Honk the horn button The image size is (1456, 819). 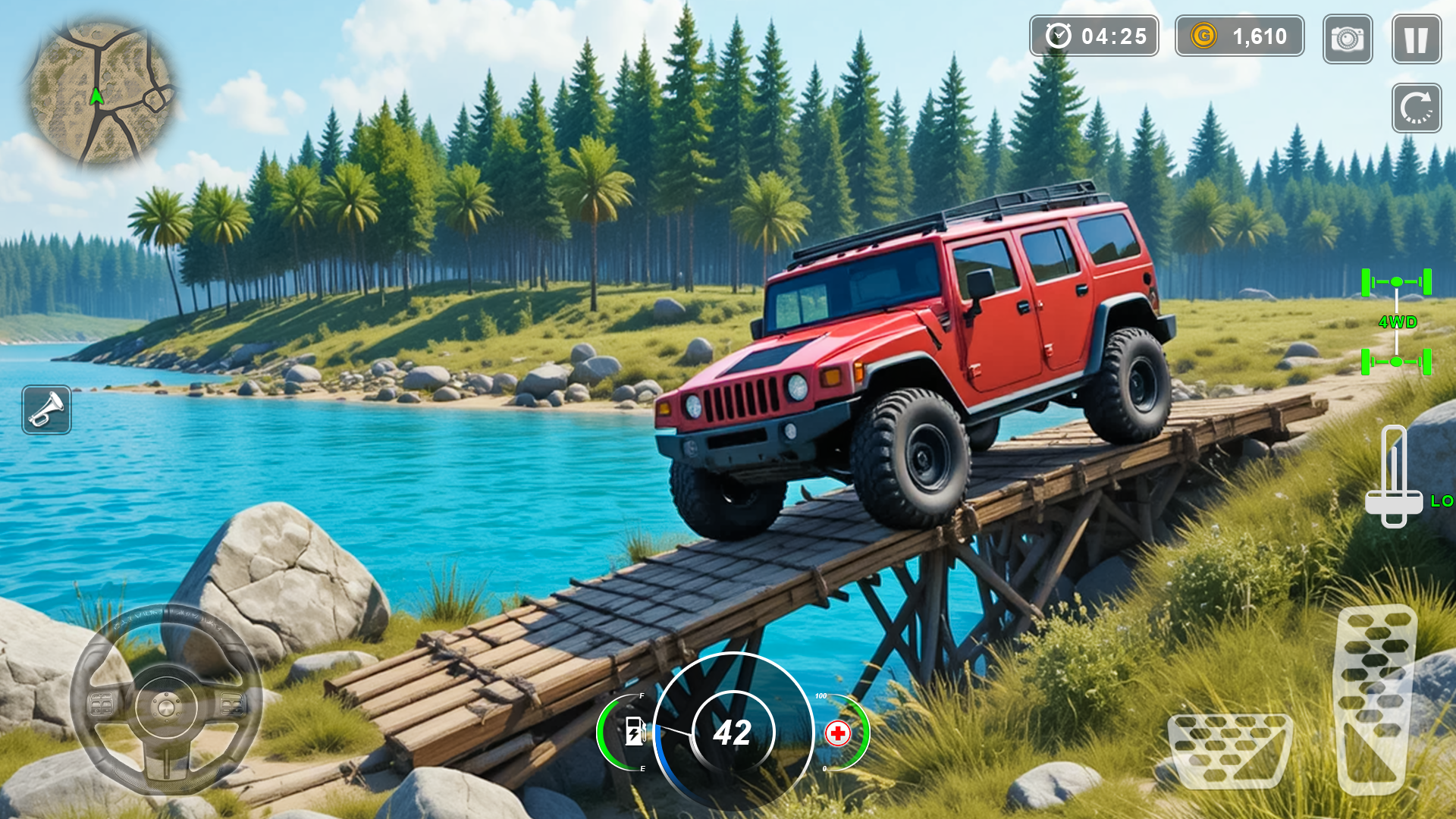tap(47, 410)
